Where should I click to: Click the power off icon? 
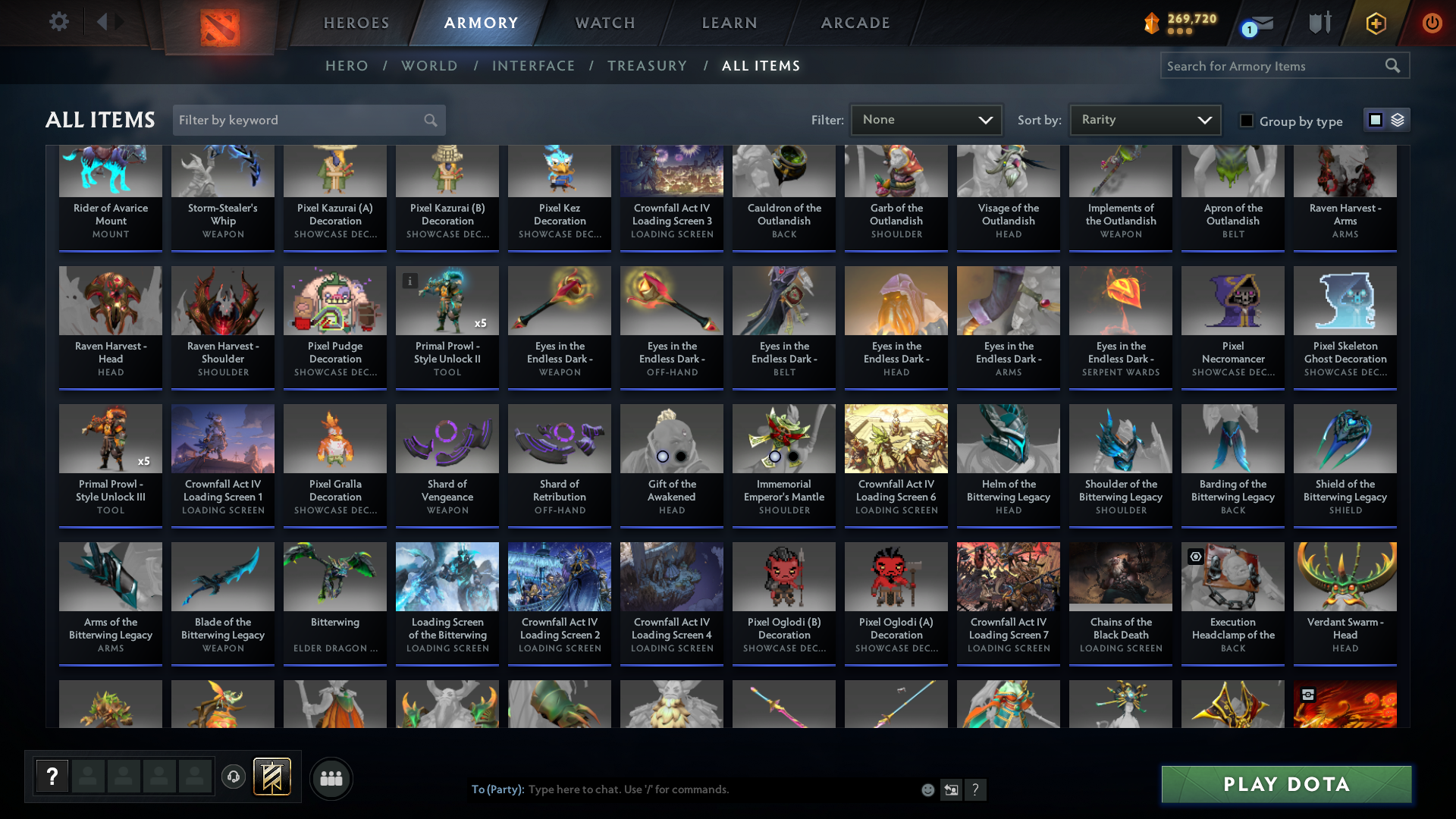tap(1432, 23)
